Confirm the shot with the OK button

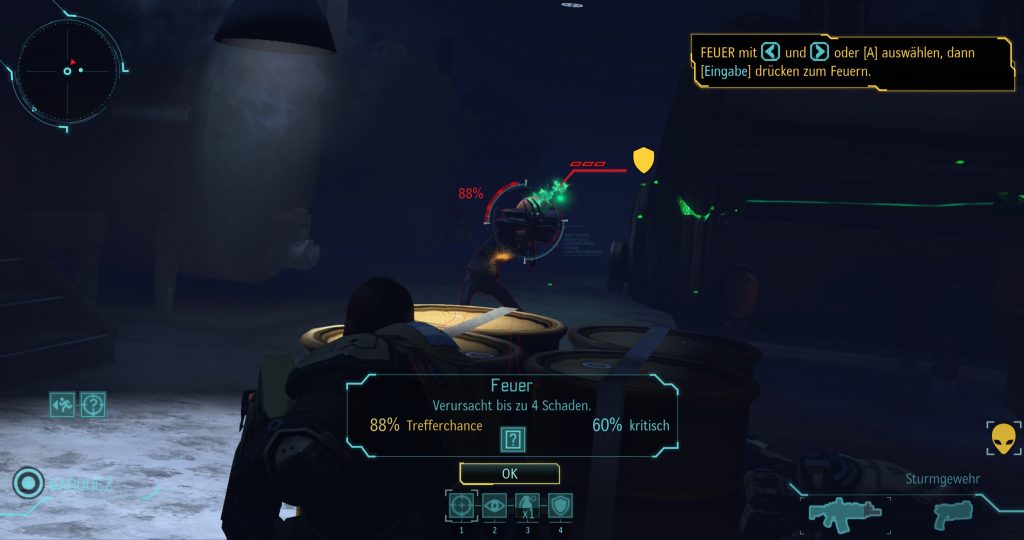pos(509,473)
